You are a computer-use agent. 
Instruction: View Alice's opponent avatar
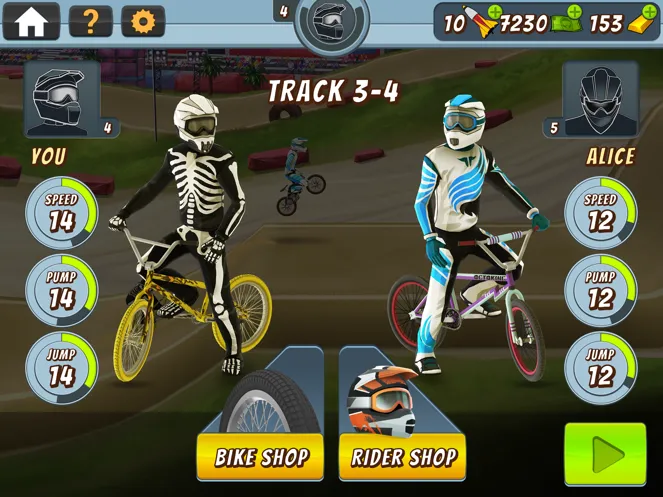(x=599, y=99)
